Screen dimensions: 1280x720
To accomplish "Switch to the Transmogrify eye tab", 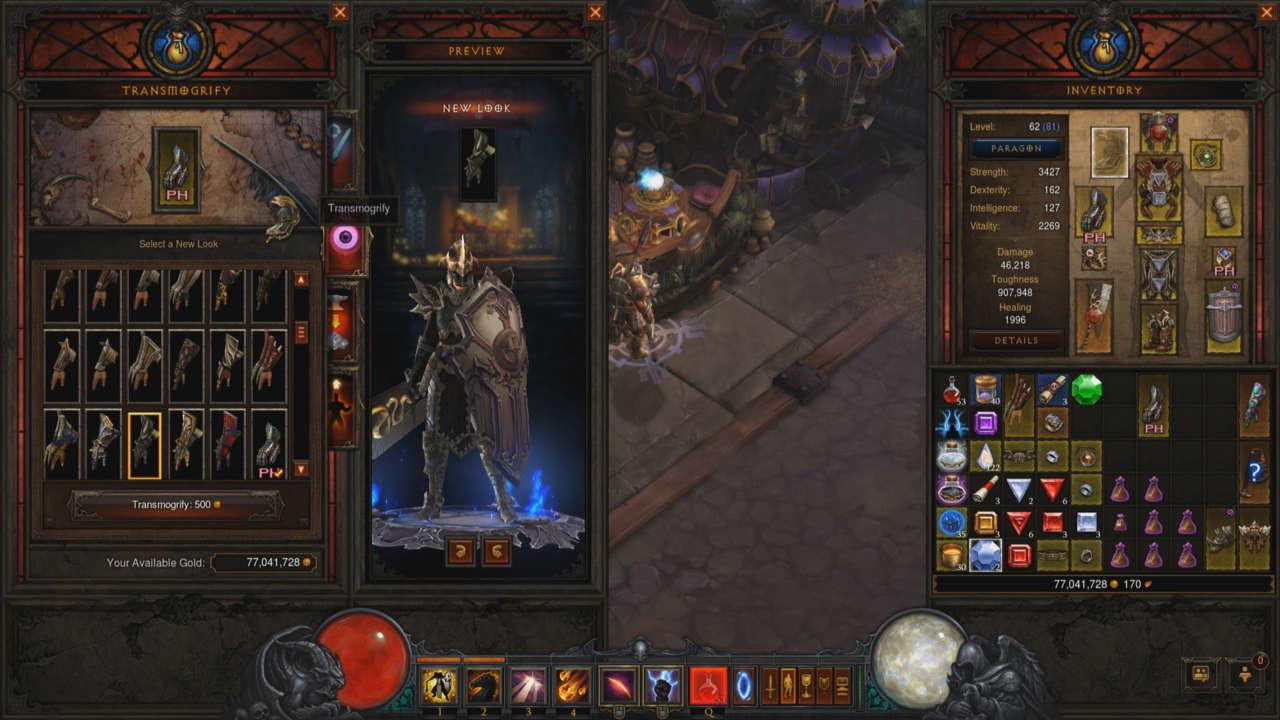I will (x=345, y=240).
